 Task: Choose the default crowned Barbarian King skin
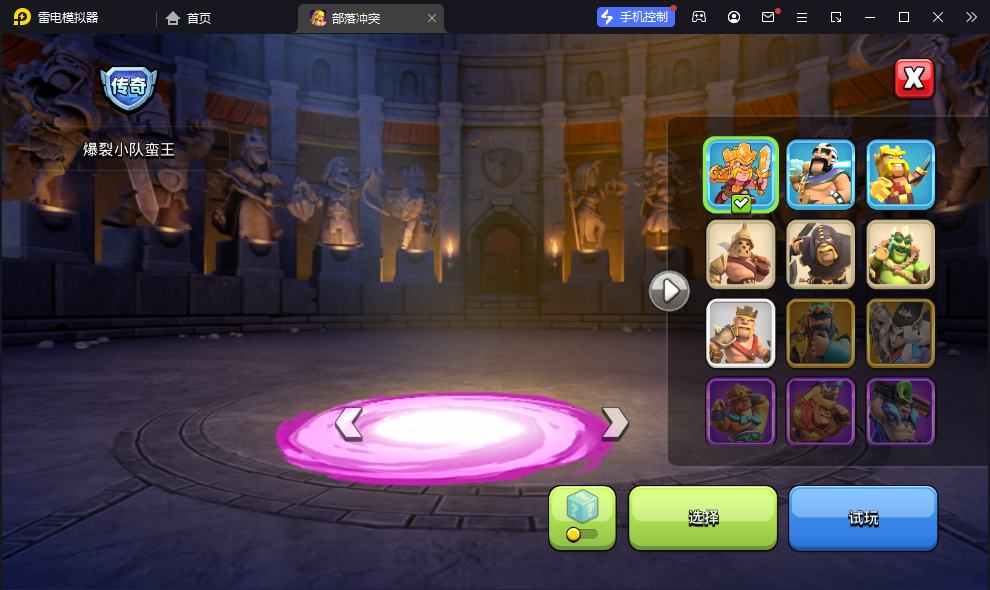pyautogui.click(x=741, y=333)
